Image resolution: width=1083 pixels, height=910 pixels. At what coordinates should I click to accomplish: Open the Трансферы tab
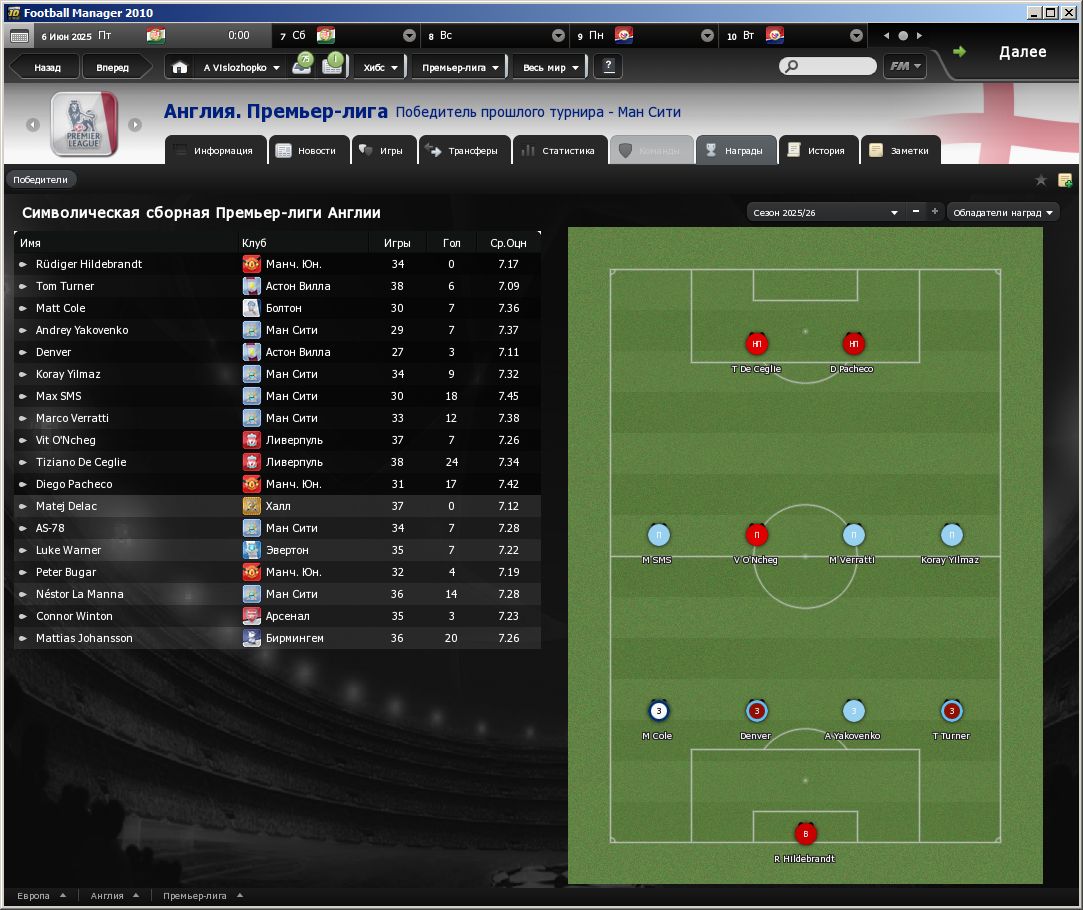coord(463,151)
